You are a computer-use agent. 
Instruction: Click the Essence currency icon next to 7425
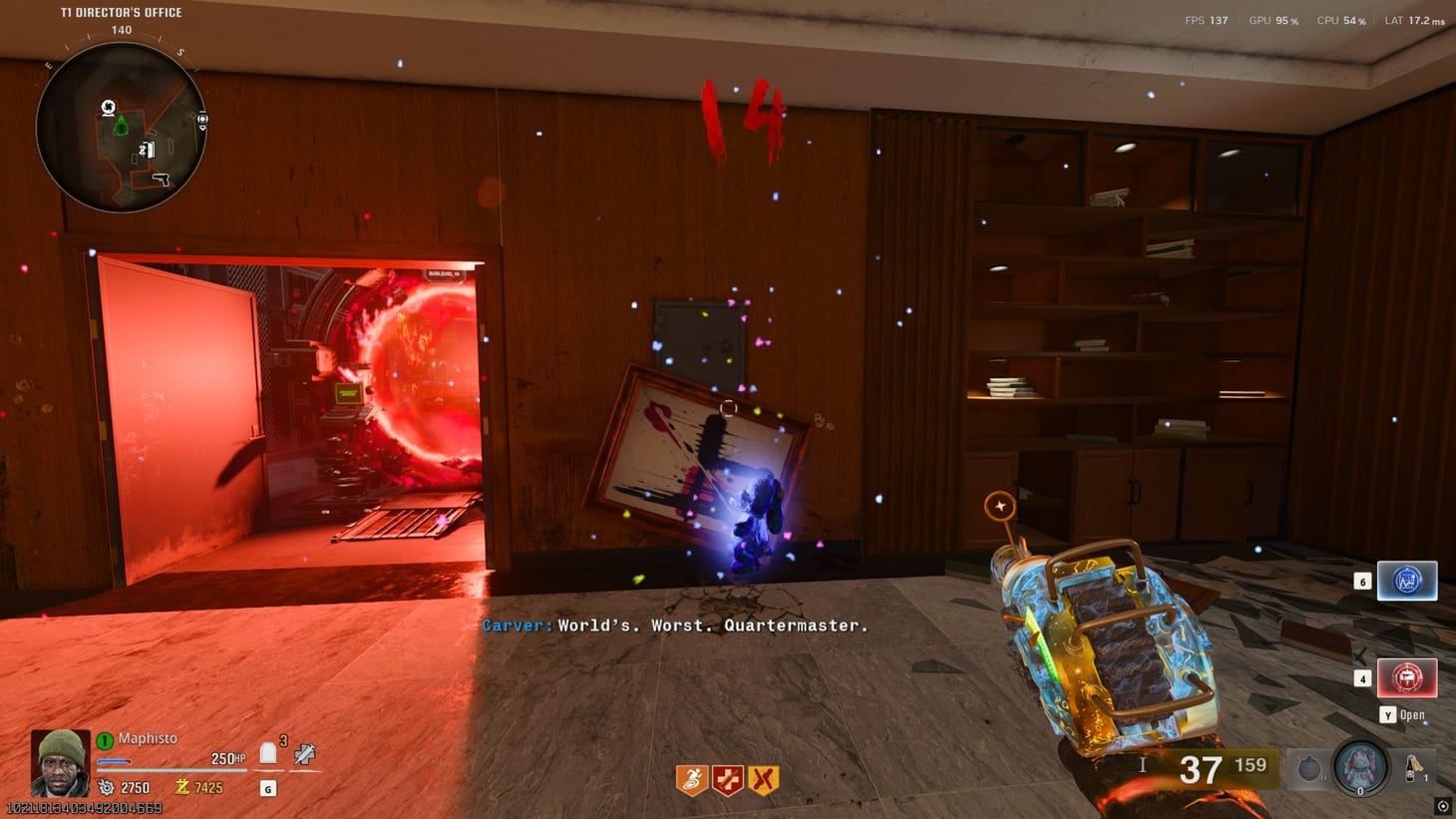(x=180, y=787)
